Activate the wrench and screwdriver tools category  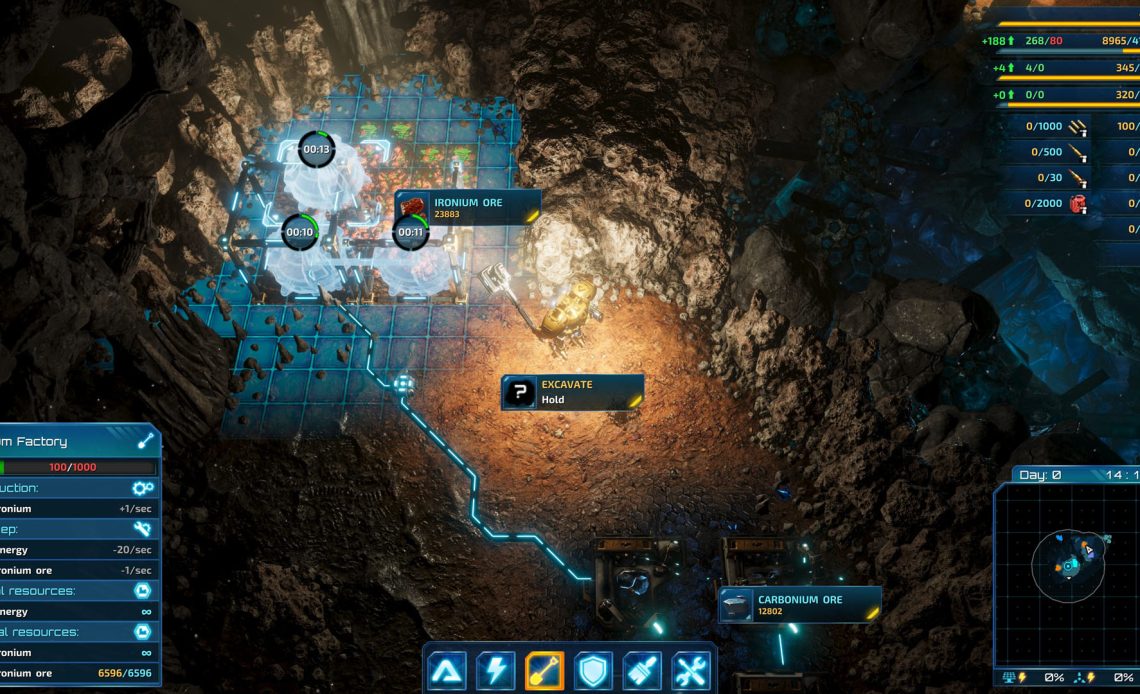pyautogui.click(x=691, y=671)
